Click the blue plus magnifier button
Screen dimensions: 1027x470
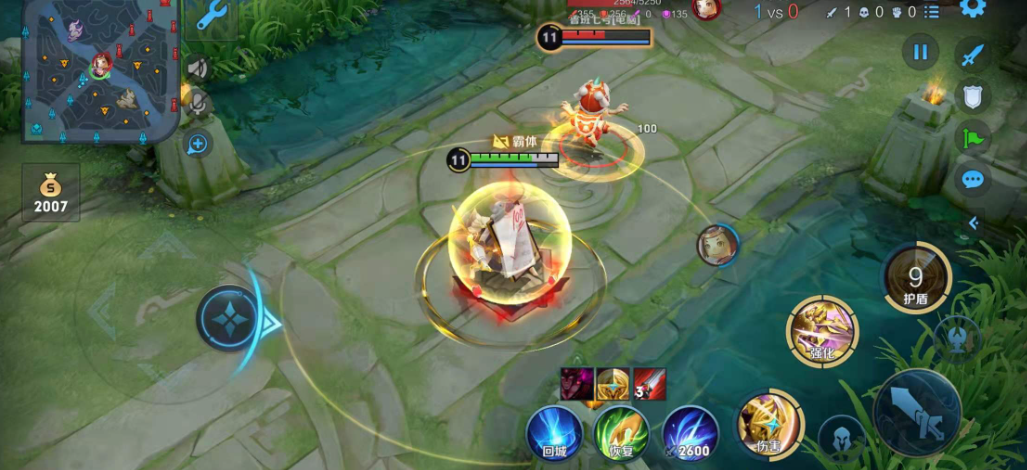click(197, 144)
